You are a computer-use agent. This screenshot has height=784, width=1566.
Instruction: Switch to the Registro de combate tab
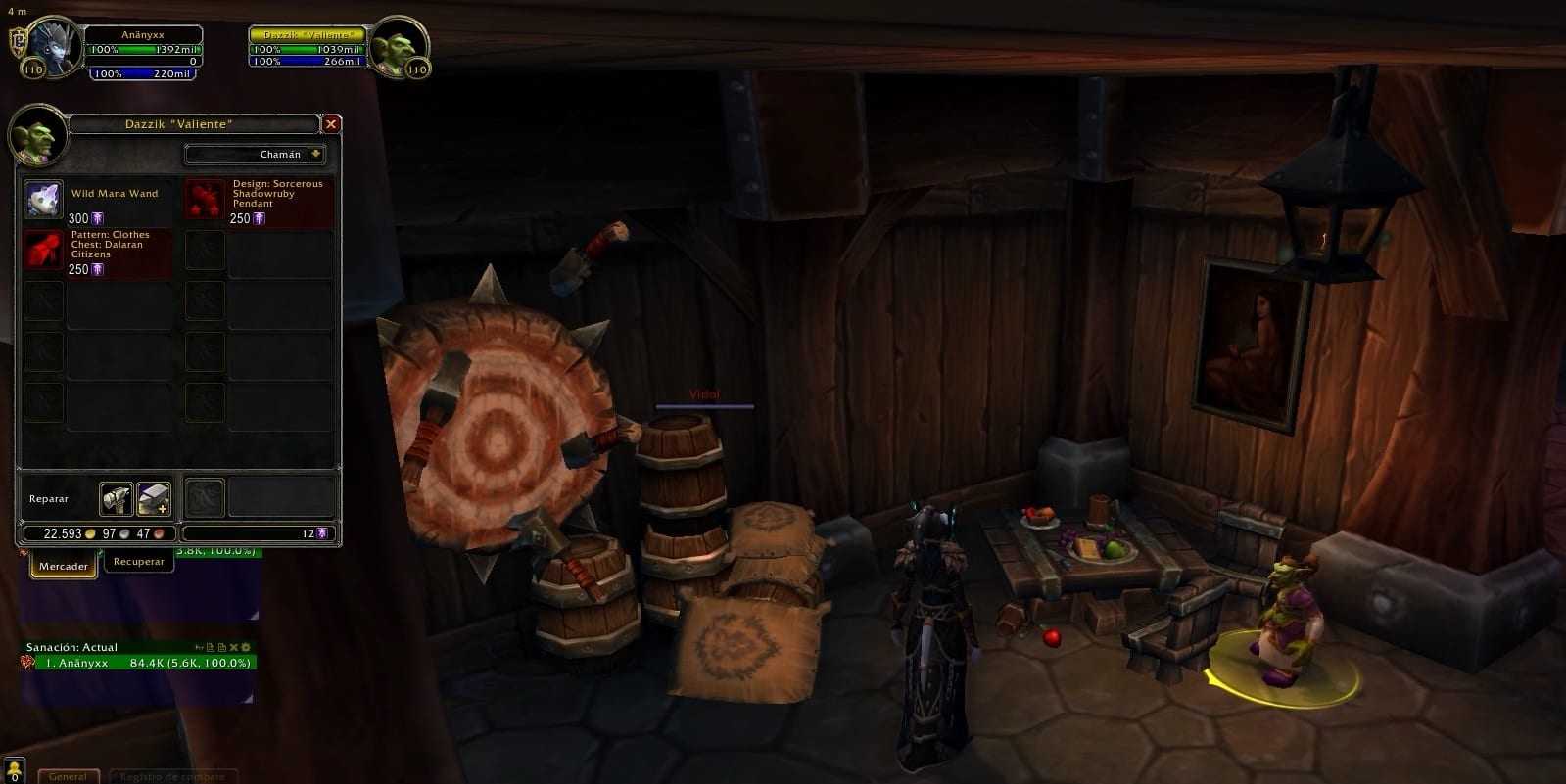pyautogui.click(x=172, y=776)
